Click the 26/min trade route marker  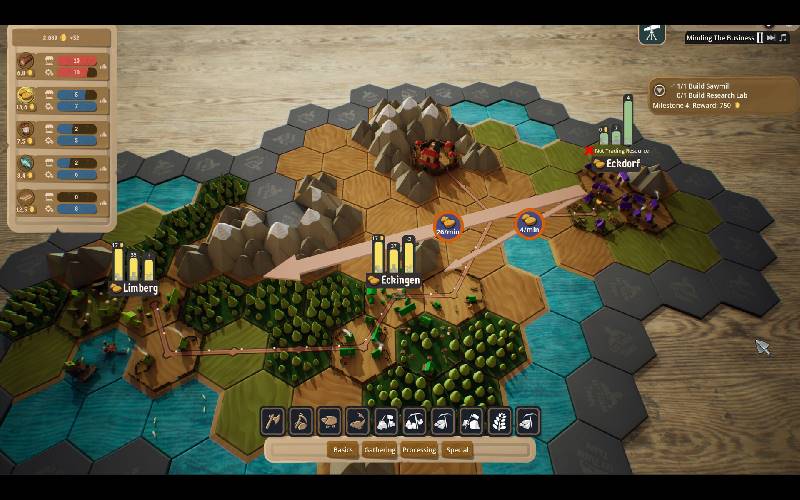coord(447,227)
